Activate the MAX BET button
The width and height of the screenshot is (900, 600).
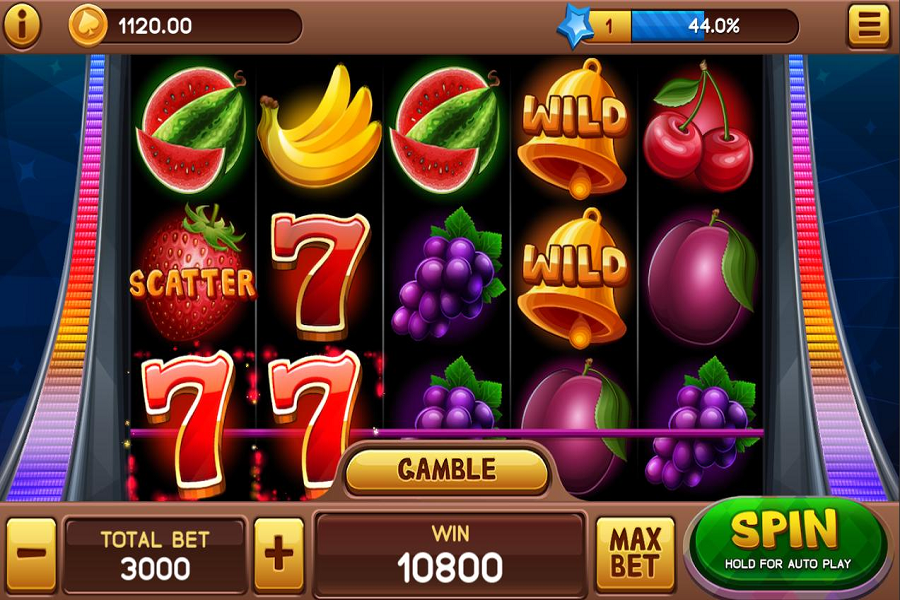click(636, 551)
